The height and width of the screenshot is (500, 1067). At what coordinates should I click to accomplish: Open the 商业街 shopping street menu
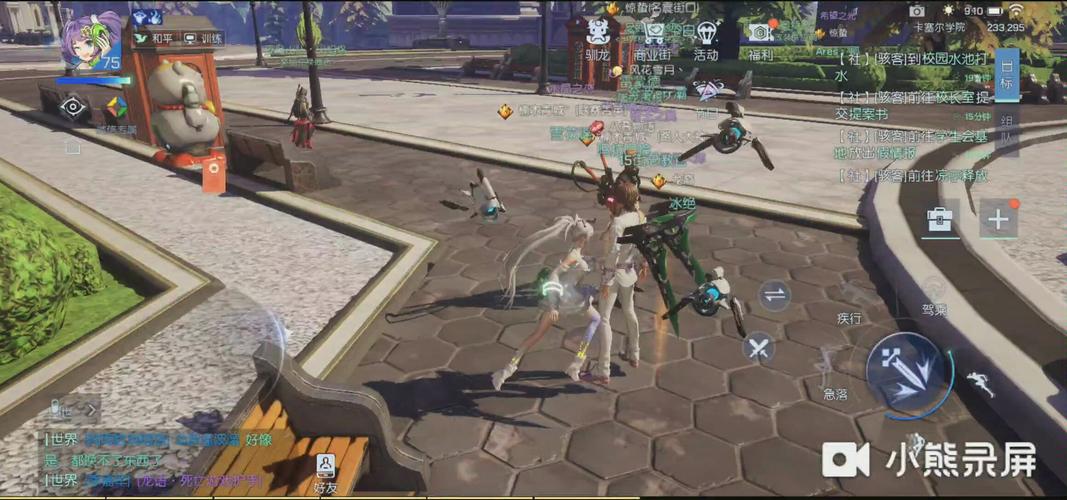click(x=653, y=38)
